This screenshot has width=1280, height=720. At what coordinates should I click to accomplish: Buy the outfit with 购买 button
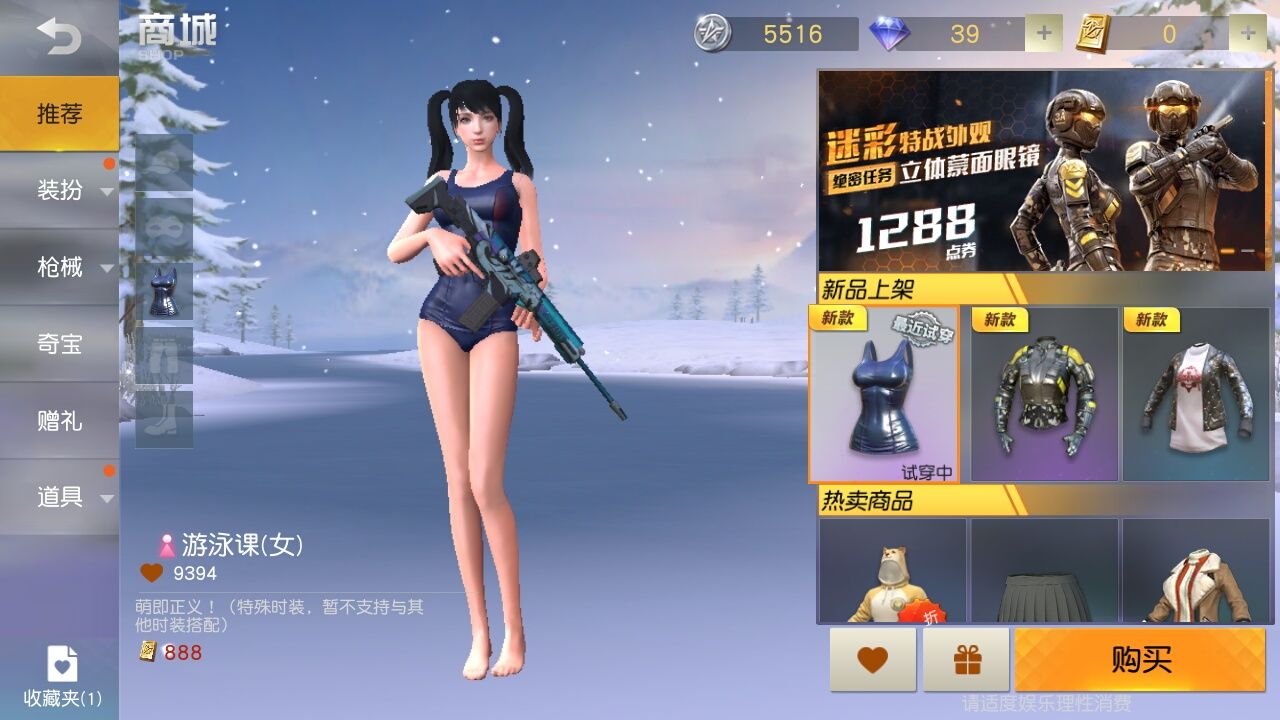[x=1140, y=660]
